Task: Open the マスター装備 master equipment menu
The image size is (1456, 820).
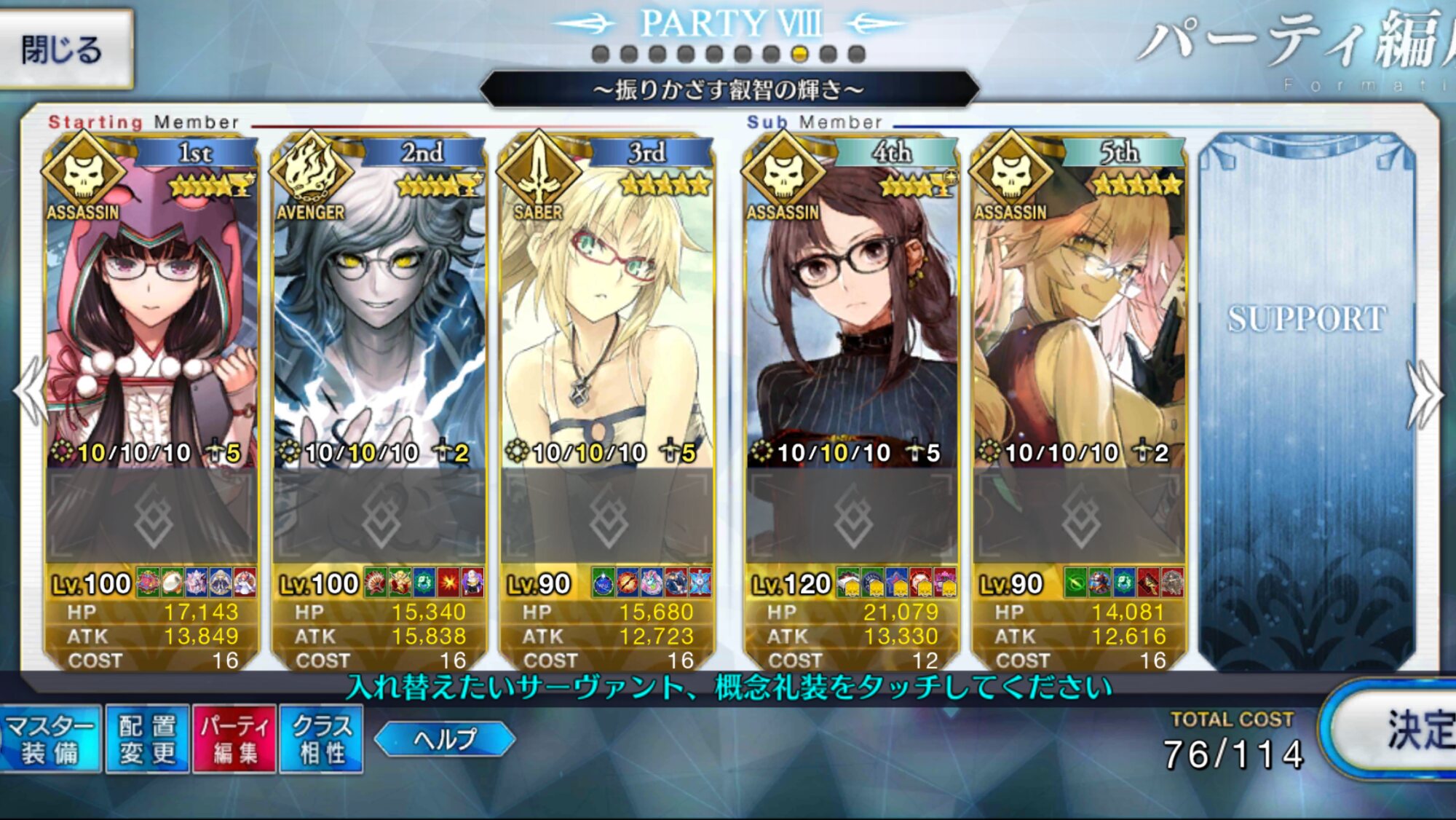Action: click(50, 739)
